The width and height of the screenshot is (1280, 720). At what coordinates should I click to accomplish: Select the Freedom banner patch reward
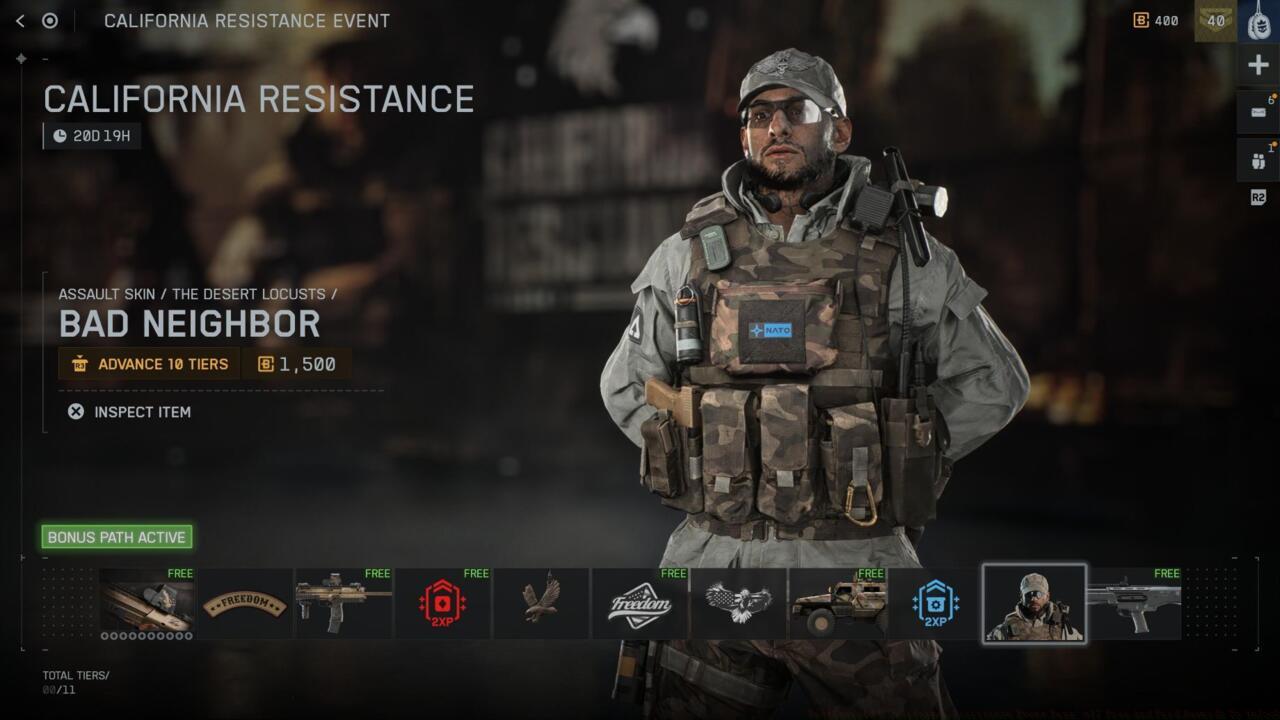(x=245, y=604)
